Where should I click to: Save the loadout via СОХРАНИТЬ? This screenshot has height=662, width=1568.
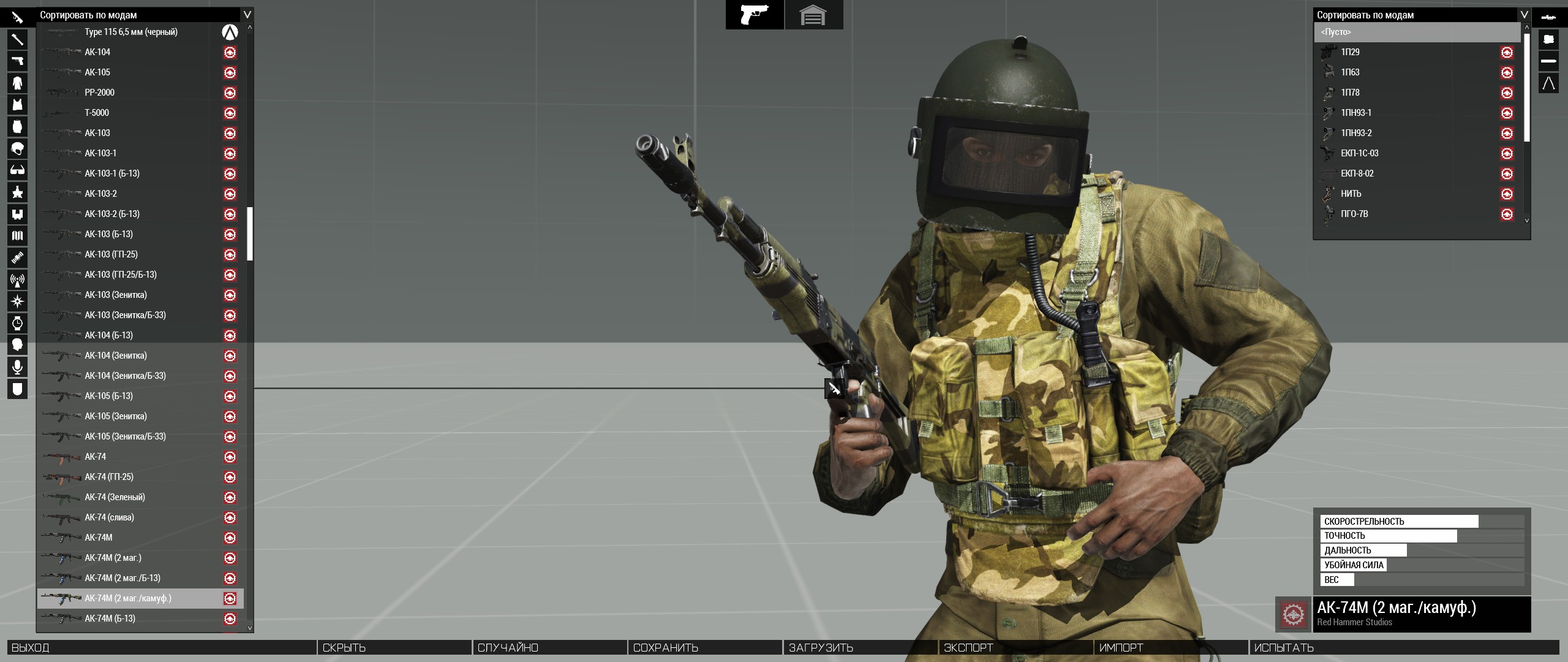pos(665,648)
